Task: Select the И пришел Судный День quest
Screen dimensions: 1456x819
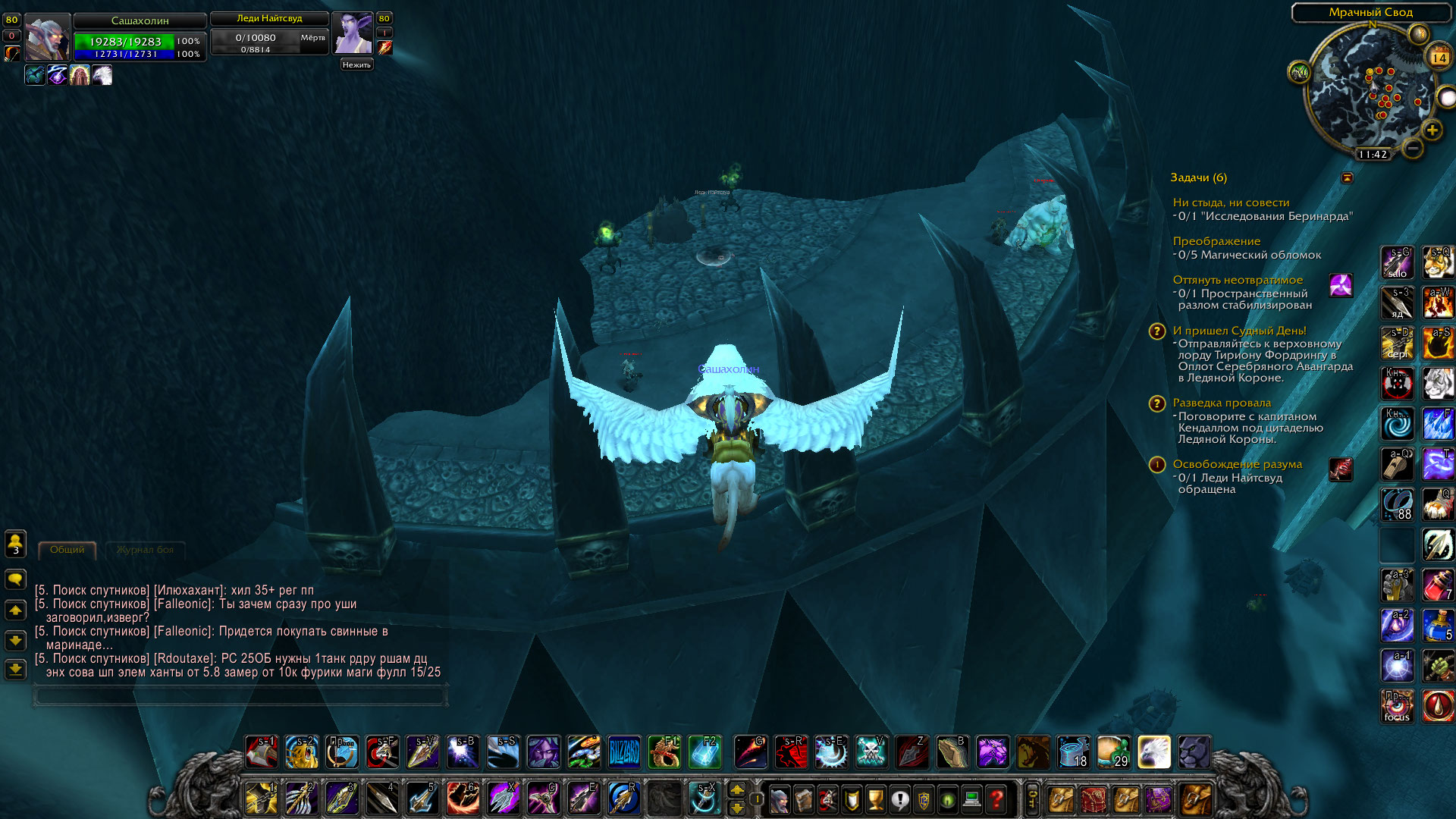Action: tap(1239, 331)
